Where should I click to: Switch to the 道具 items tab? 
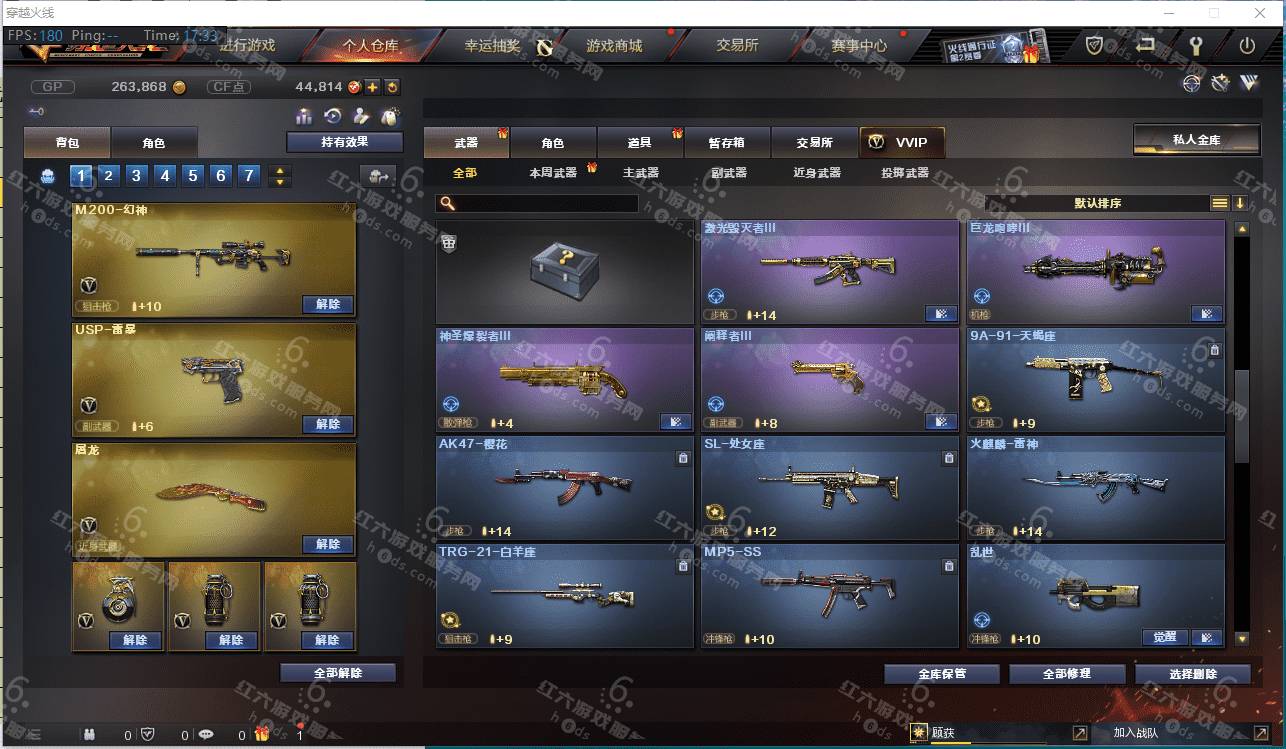640,143
